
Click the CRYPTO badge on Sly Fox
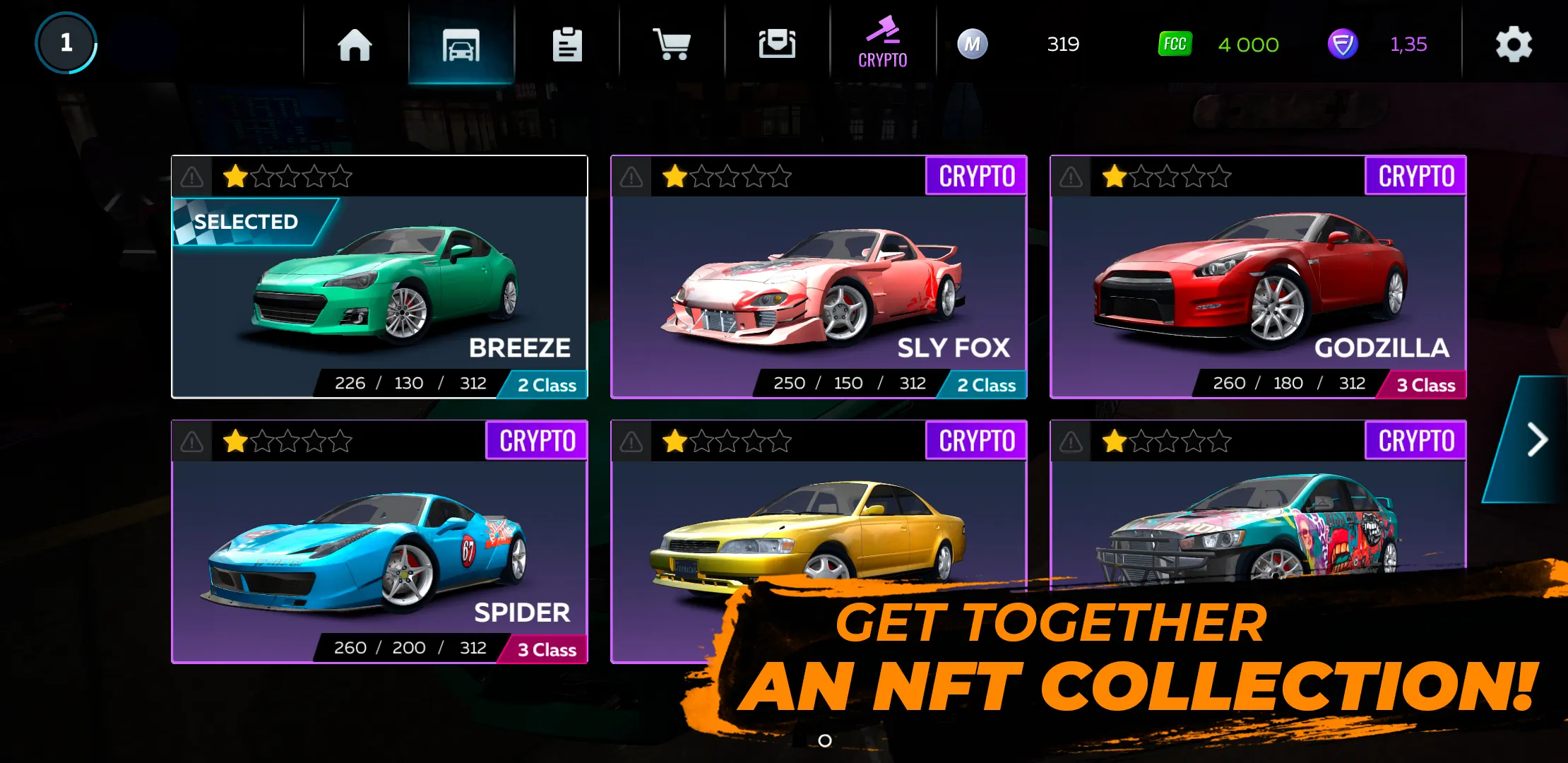pyautogui.click(x=976, y=175)
